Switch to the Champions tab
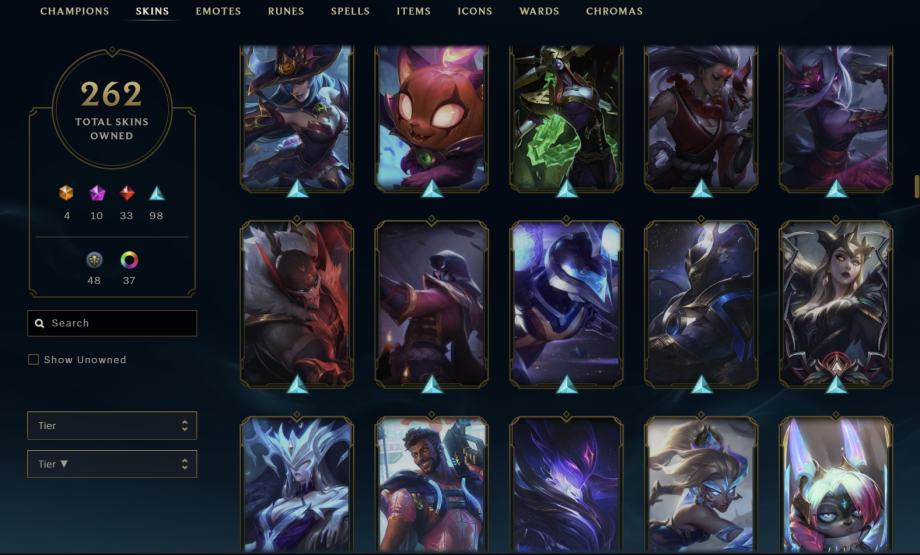 (x=74, y=12)
